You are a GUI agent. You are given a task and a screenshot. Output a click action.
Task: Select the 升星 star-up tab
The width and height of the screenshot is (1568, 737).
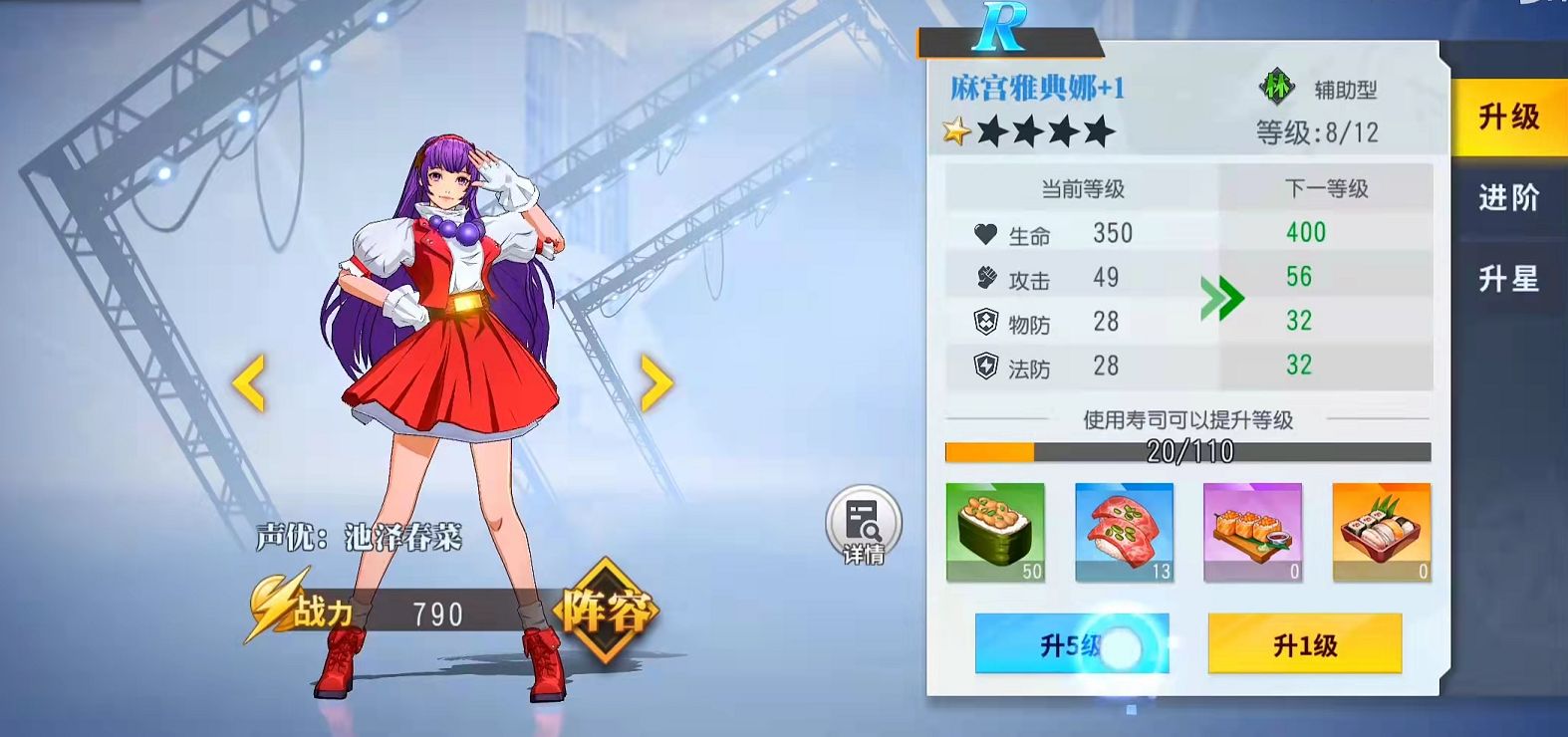click(1508, 279)
